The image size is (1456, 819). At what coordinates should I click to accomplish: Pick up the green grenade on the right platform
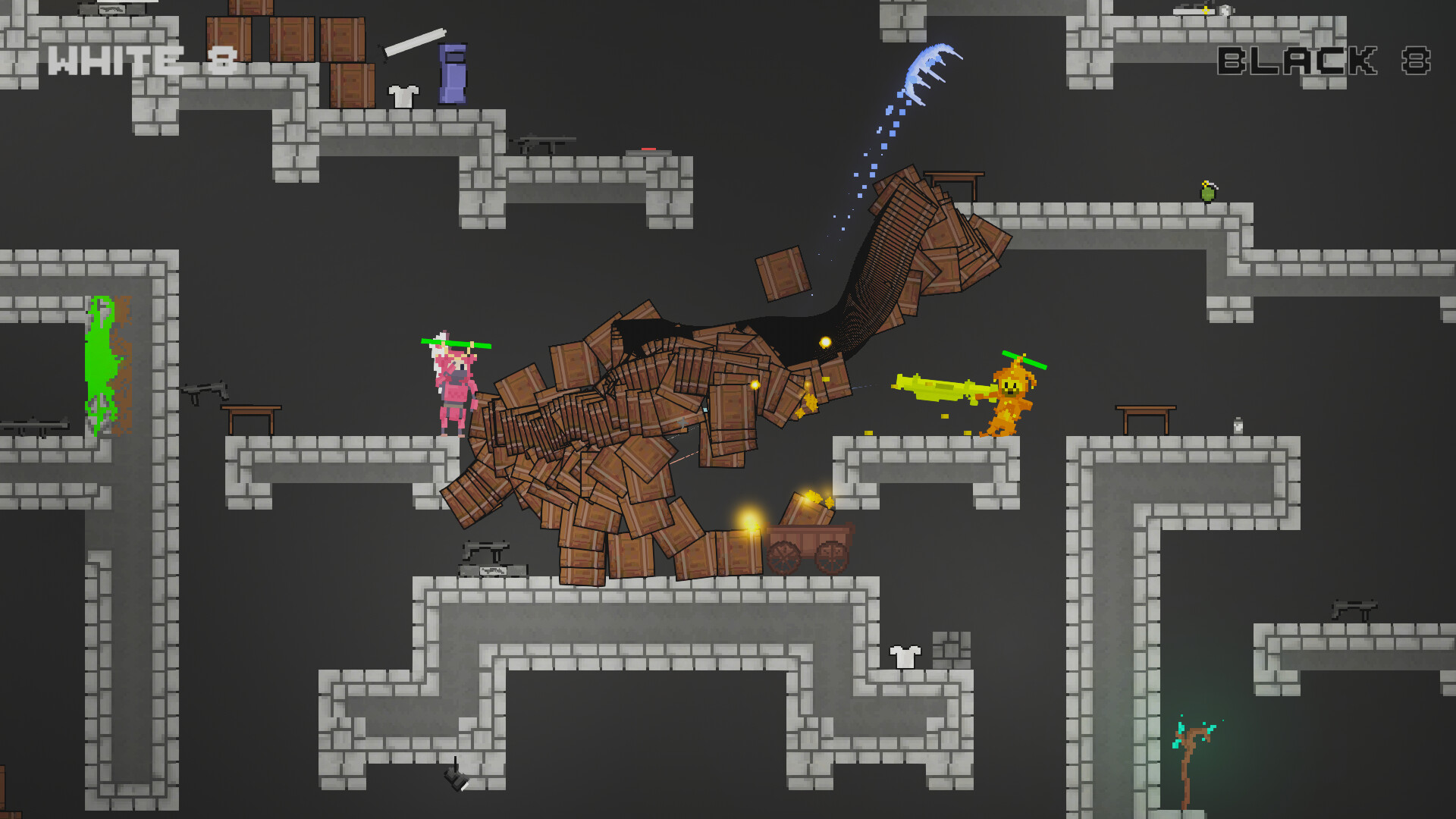[x=1208, y=193]
